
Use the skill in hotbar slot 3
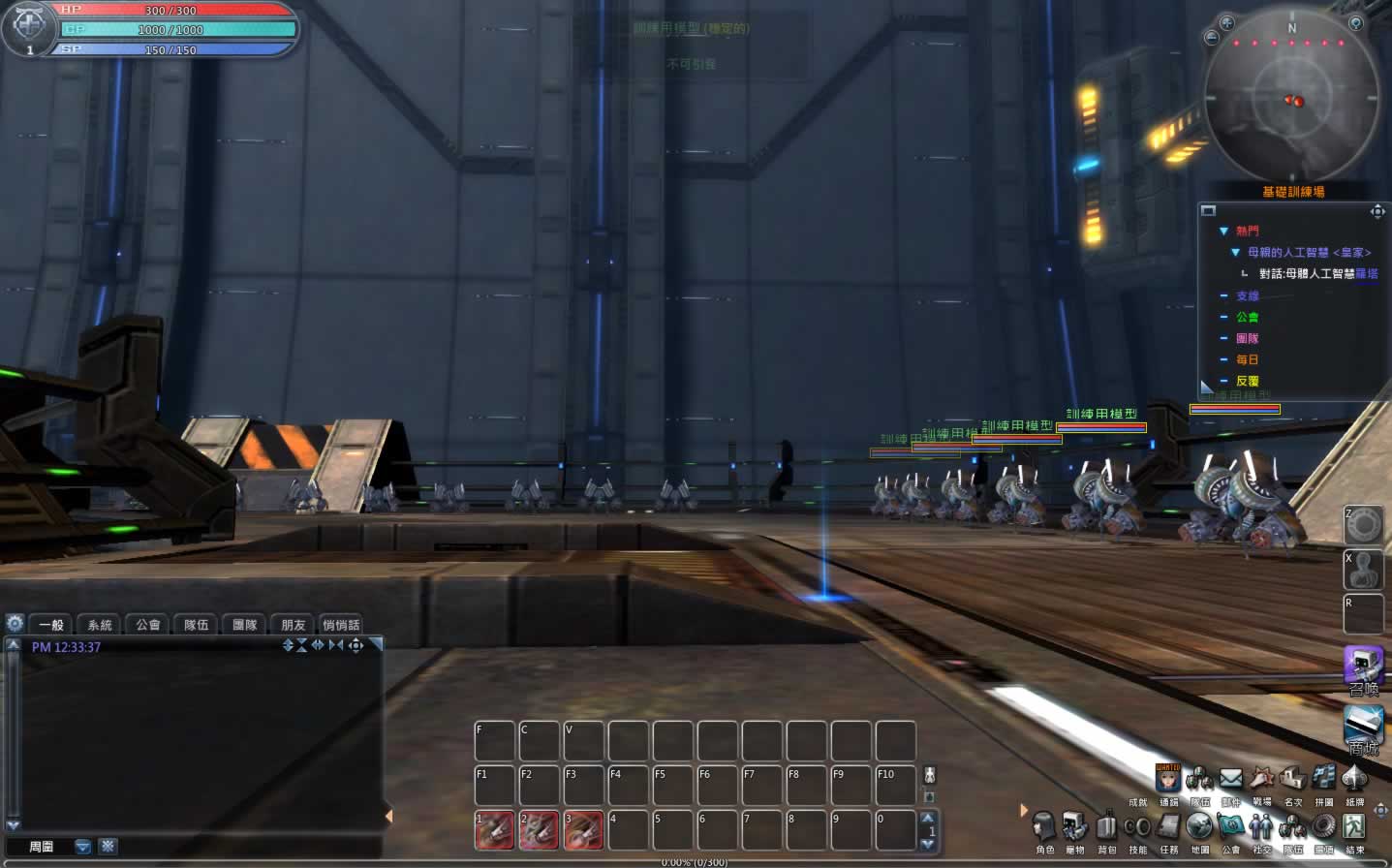pyautogui.click(x=583, y=830)
